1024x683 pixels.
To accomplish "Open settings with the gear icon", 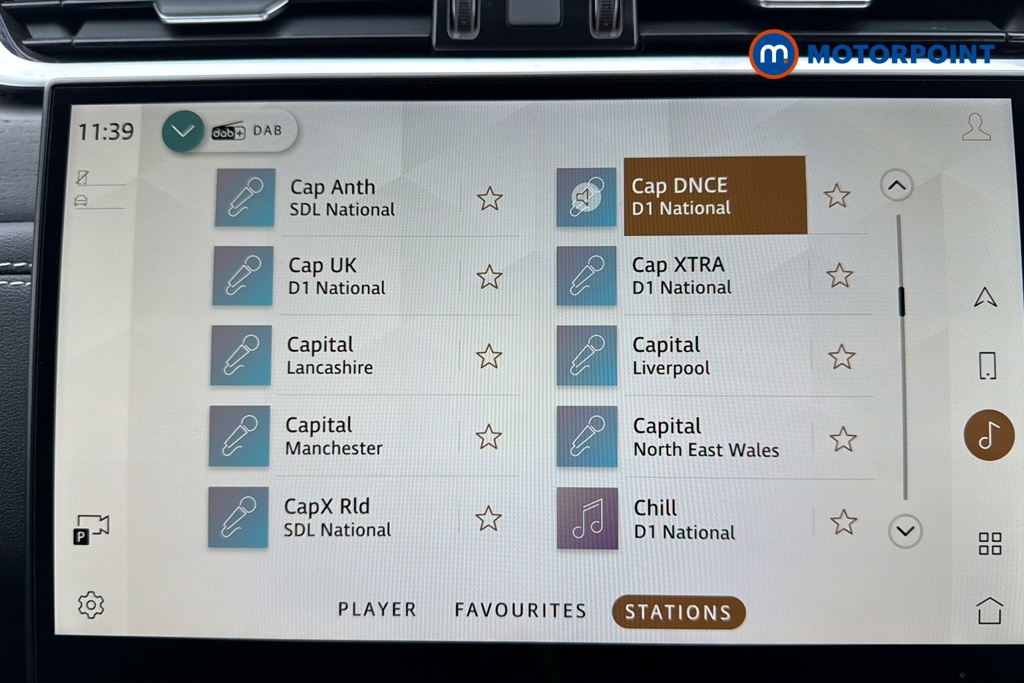I will pyautogui.click(x=91, y=604).
